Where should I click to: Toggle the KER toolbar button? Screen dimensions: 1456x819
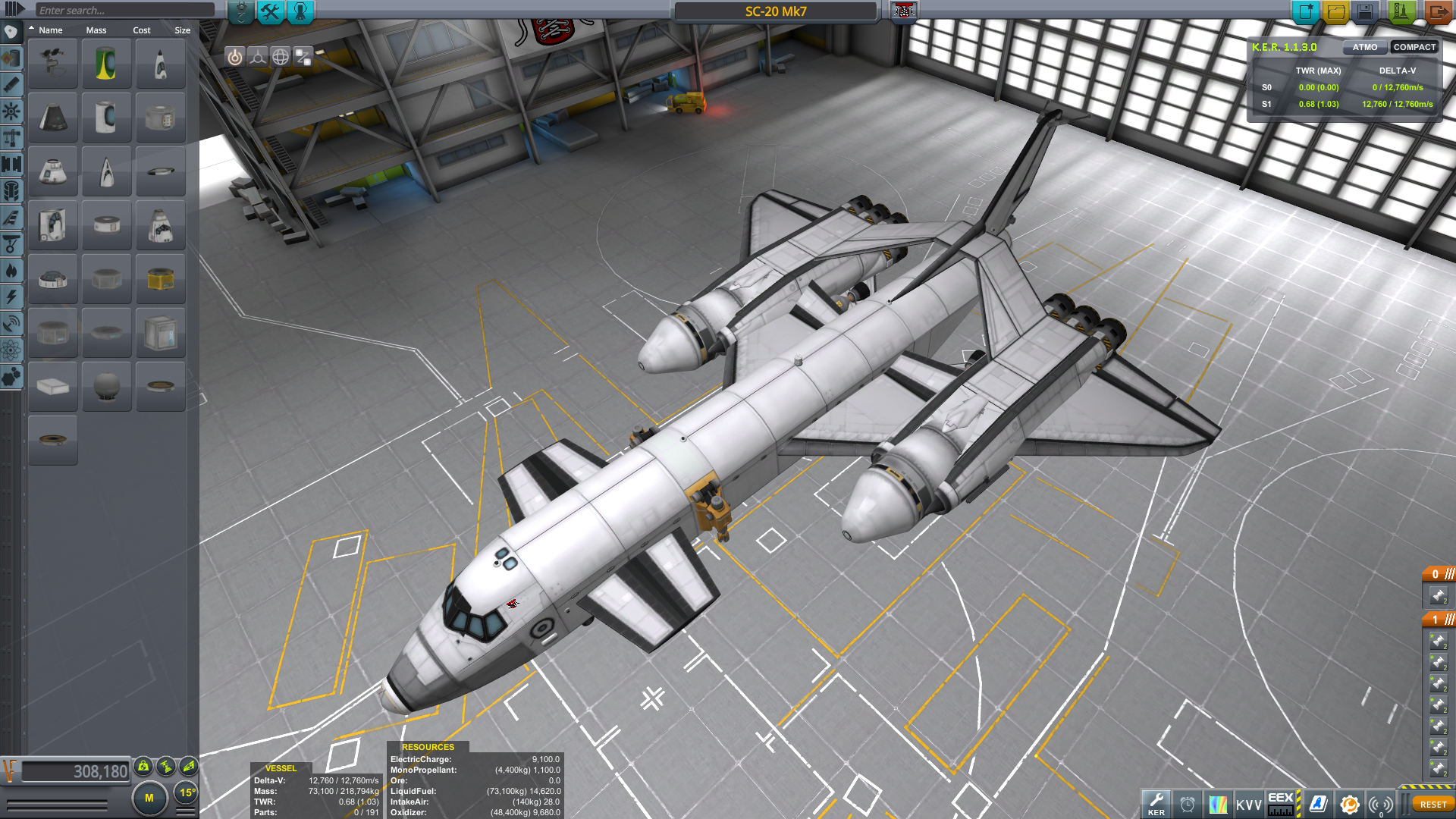point(1156,804)
